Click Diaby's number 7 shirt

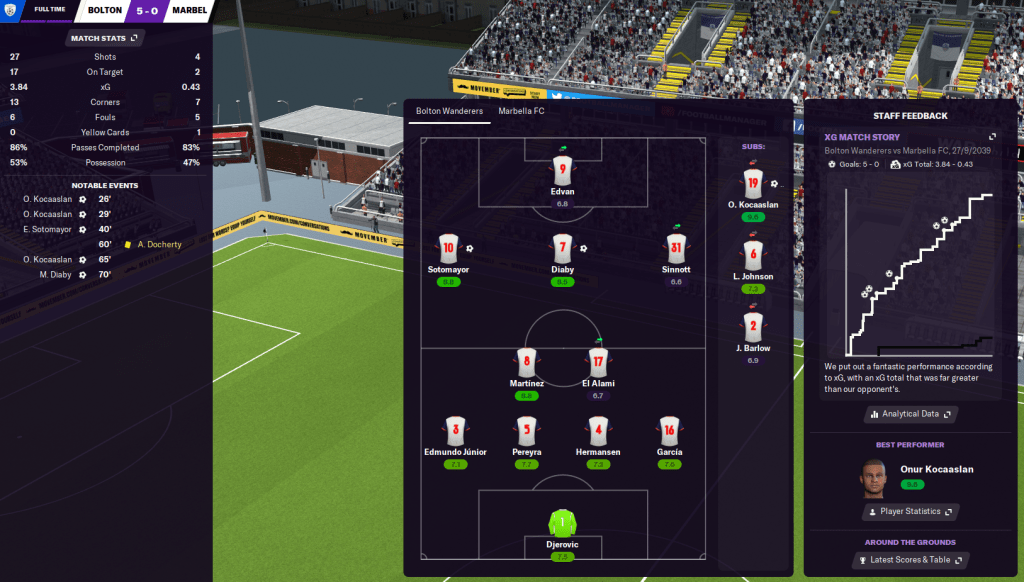coord(562,249)
